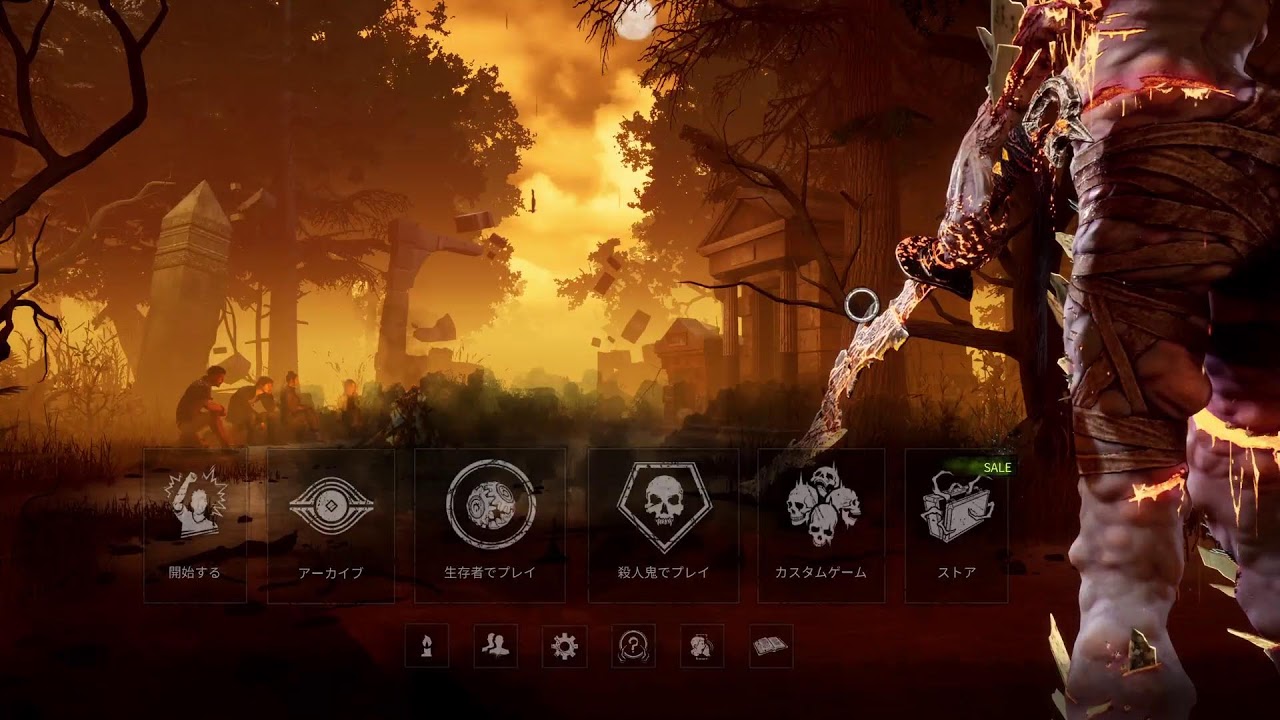
Task: Visit the ストア (Store) with the SALE tag
Action: click(x=956, y=525)
